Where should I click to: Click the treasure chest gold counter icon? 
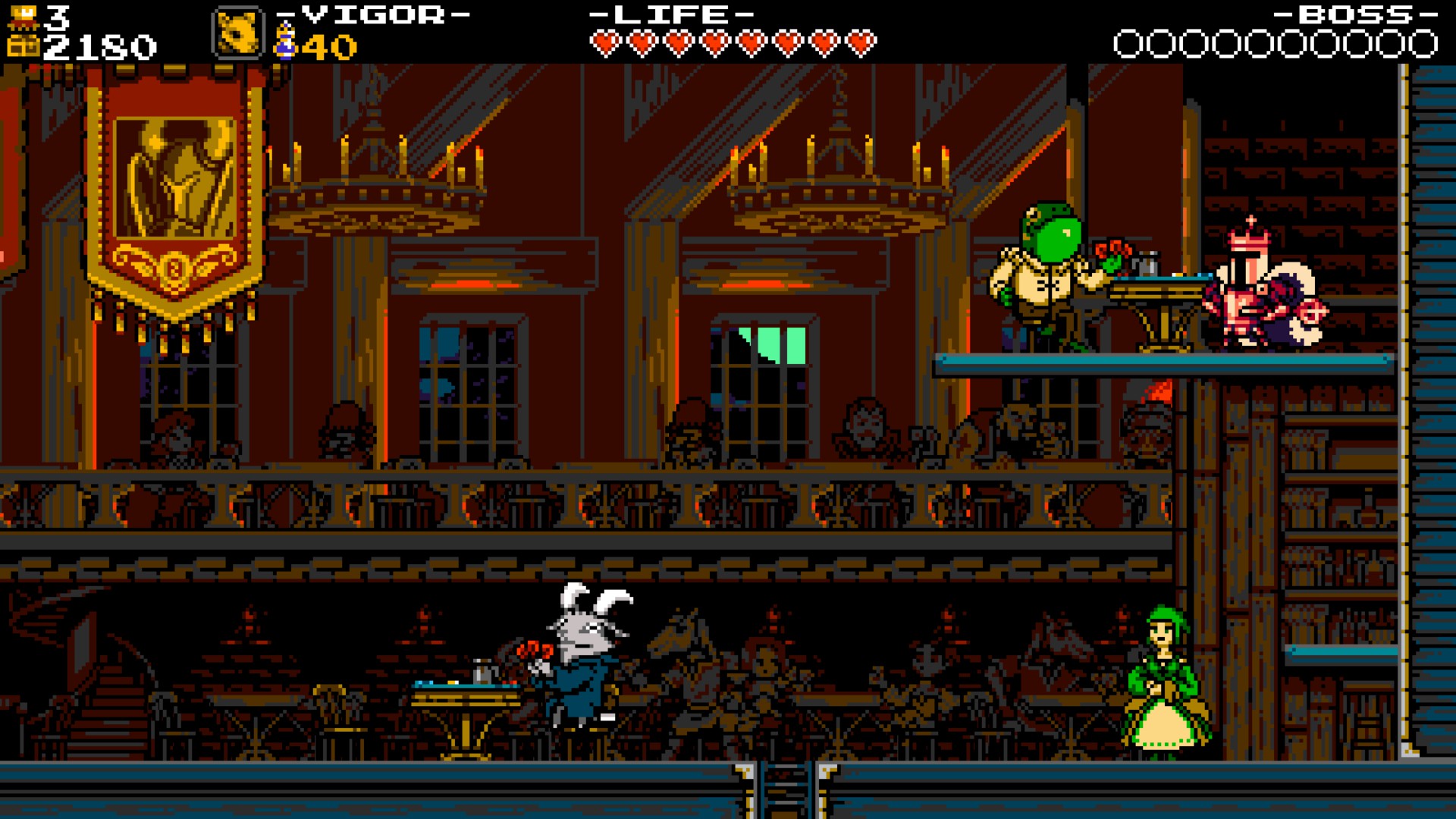pyautogui.click(x=25, y=45)
